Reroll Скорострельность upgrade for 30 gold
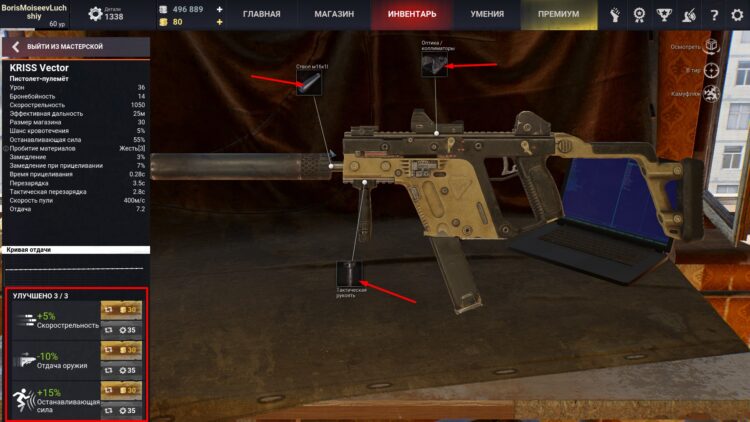This screenshot has height=422, width=750. coord(121,310)
